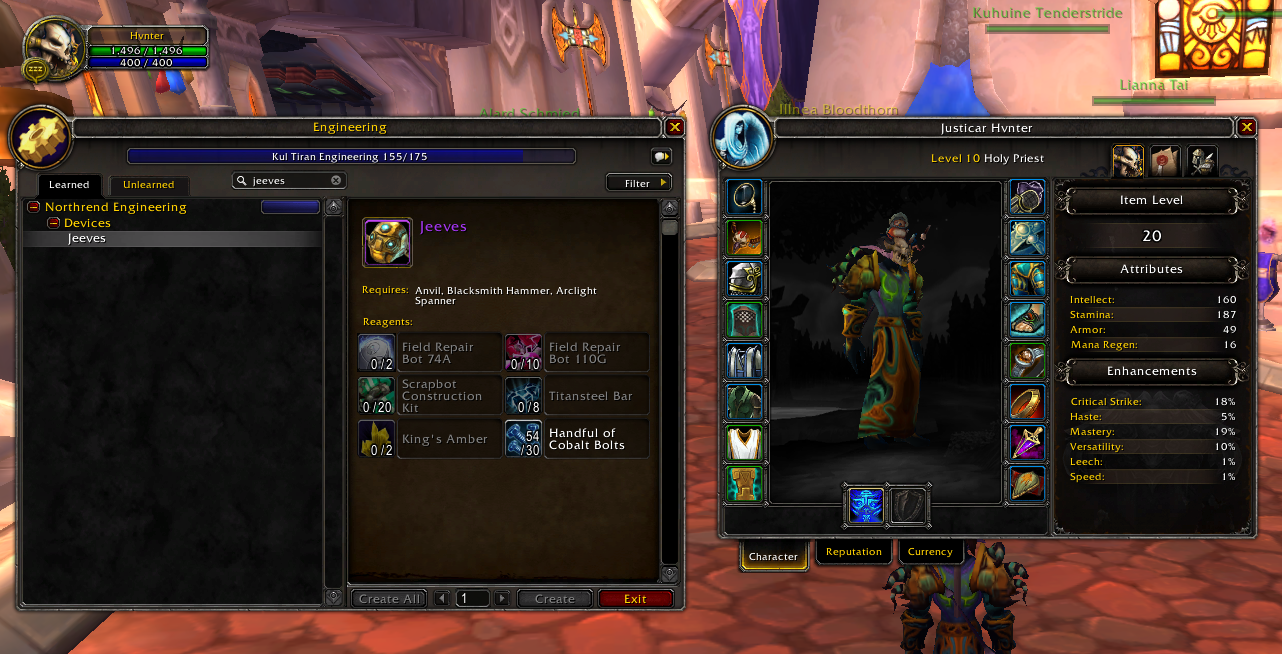
Task: Select the Jeeves recipe in the list
Action: click(x=87, y=239)
